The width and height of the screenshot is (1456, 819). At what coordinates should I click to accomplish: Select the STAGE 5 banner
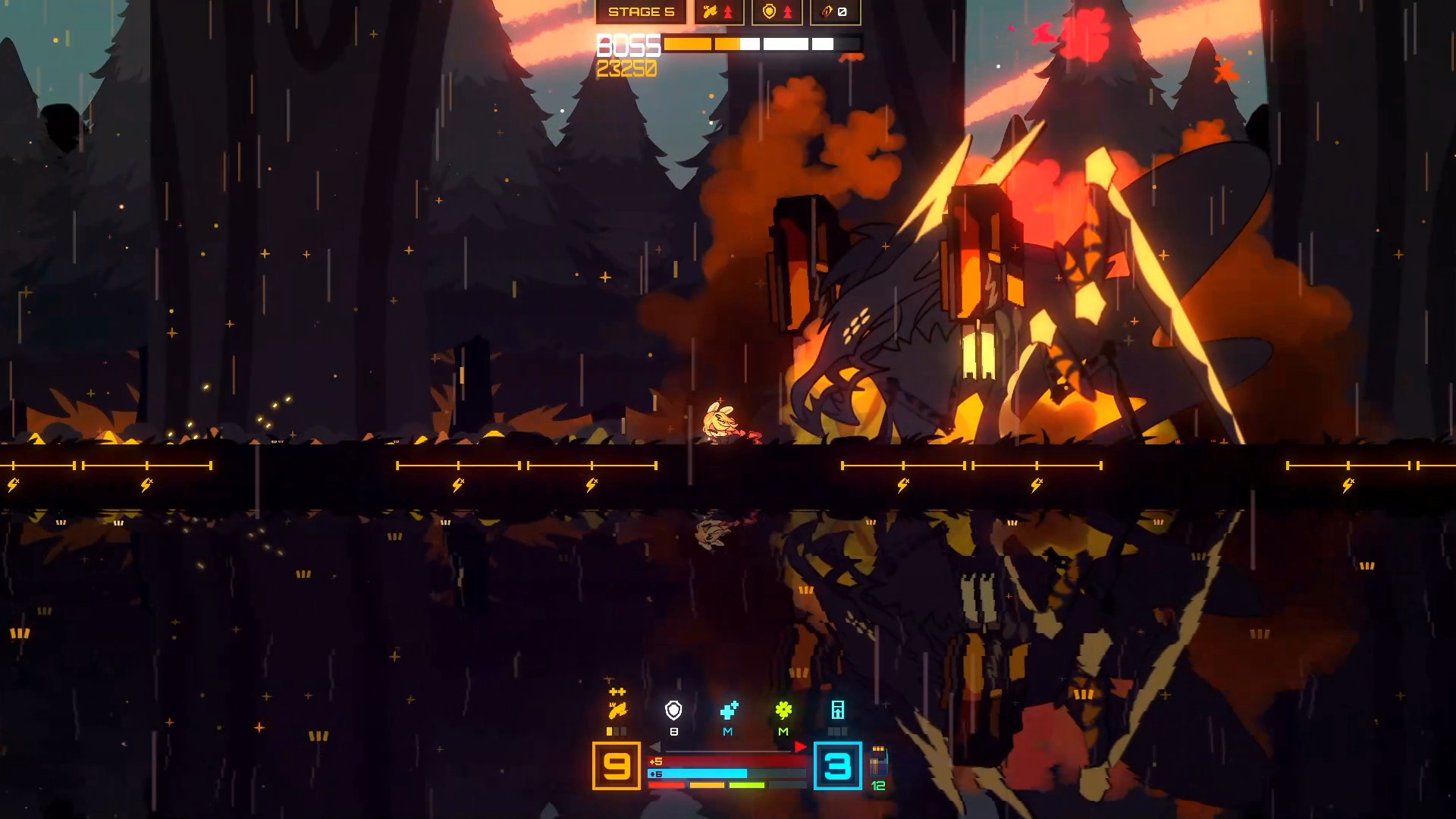[642, 12]
